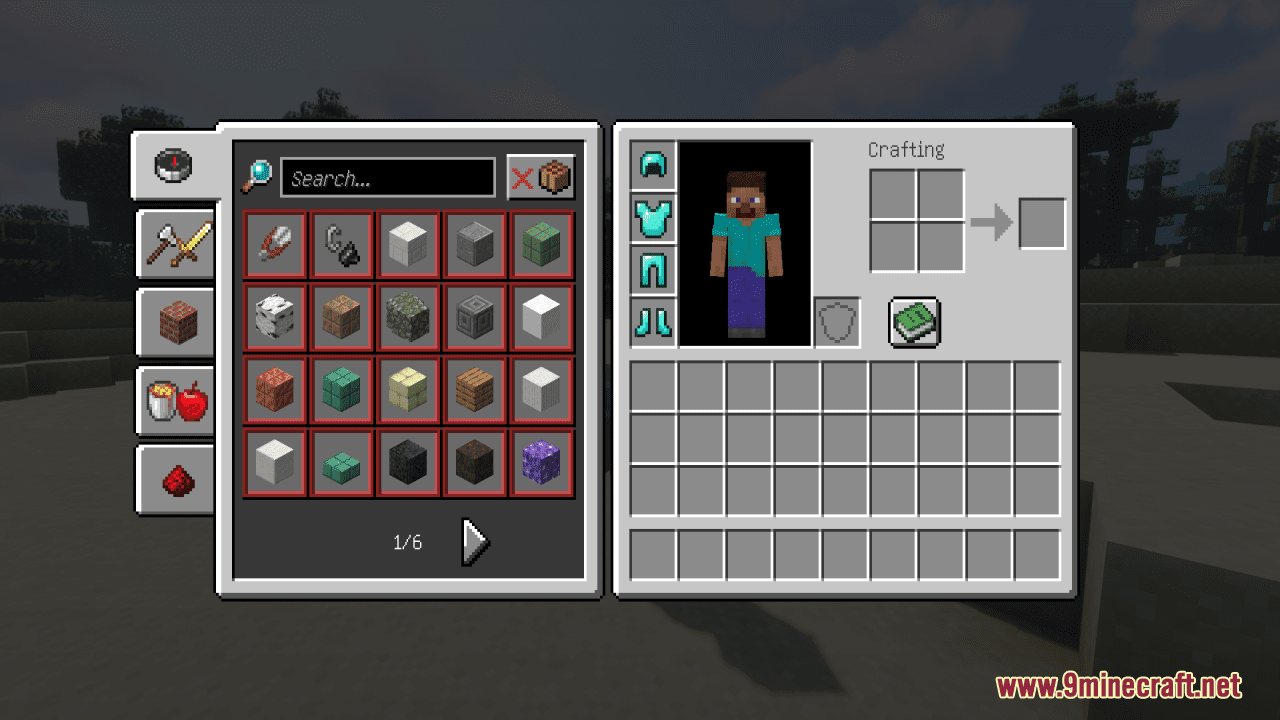Select the flint and steel item
This screenshot has width=1280, height=720.
[x=341, y=244]
